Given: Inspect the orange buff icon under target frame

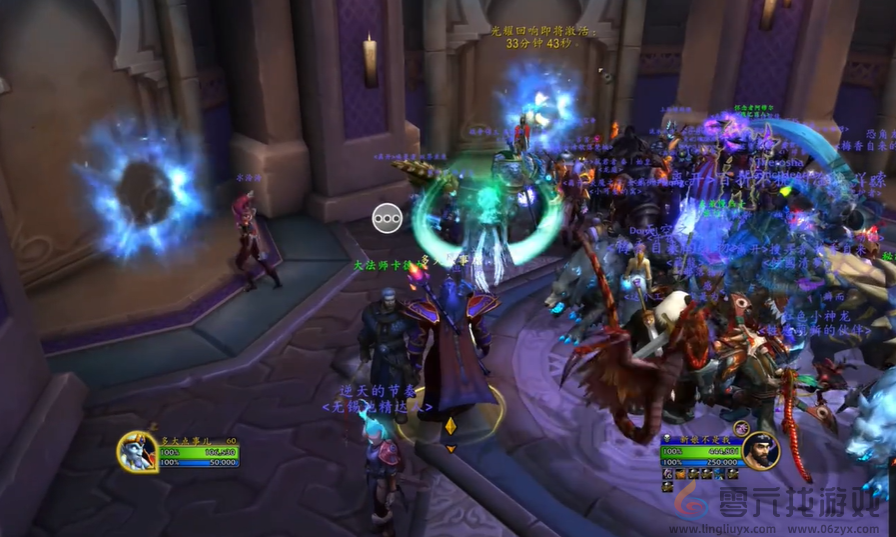Looking at the screenshot, I should click(682, 473).
